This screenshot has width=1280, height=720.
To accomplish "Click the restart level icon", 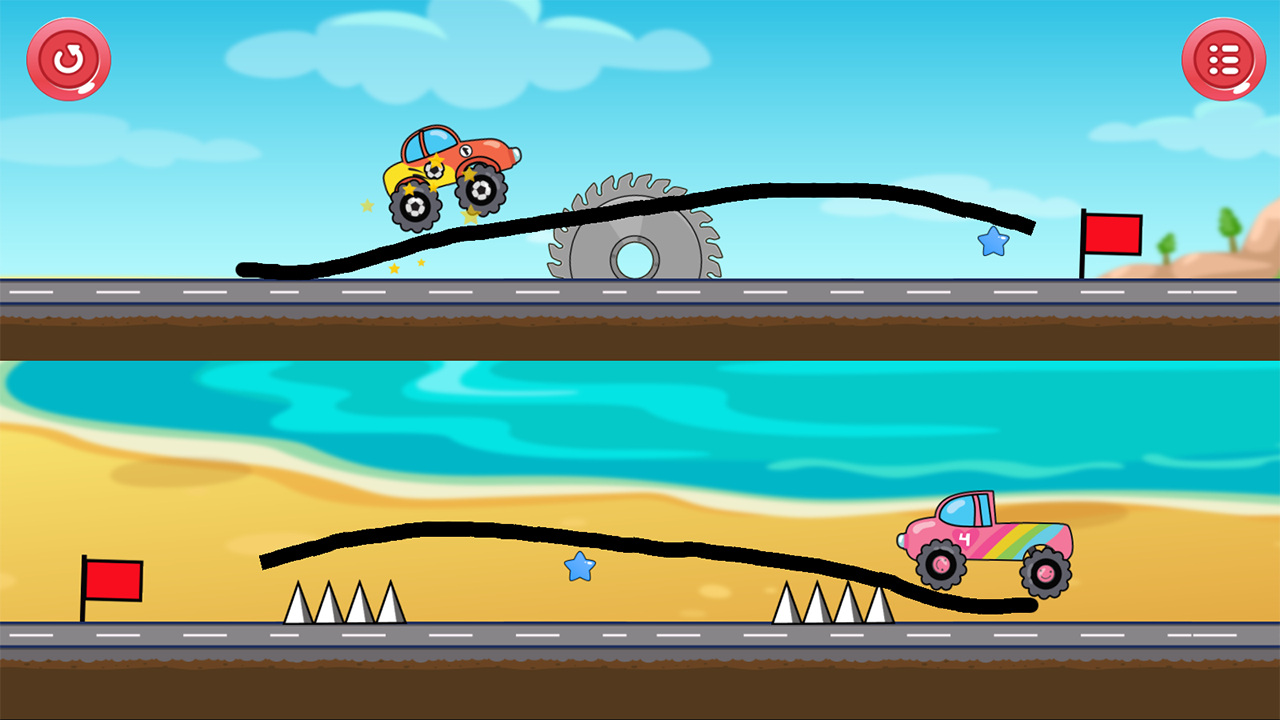I will point(68,59).
